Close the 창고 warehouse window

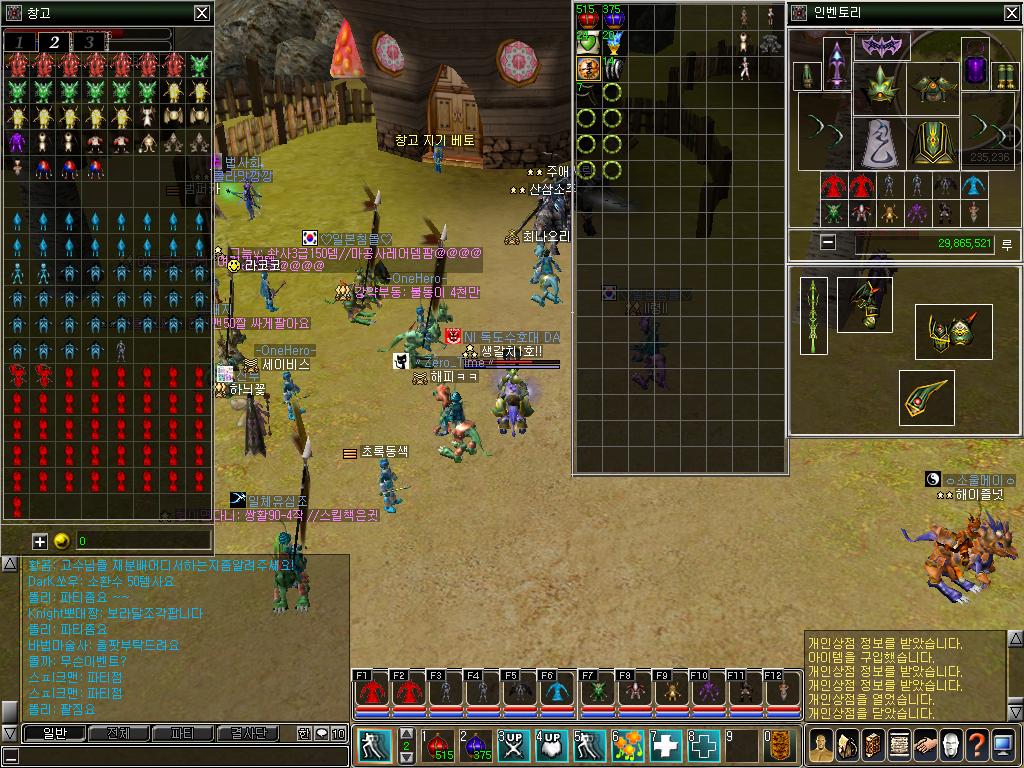(x=202, y=13)
